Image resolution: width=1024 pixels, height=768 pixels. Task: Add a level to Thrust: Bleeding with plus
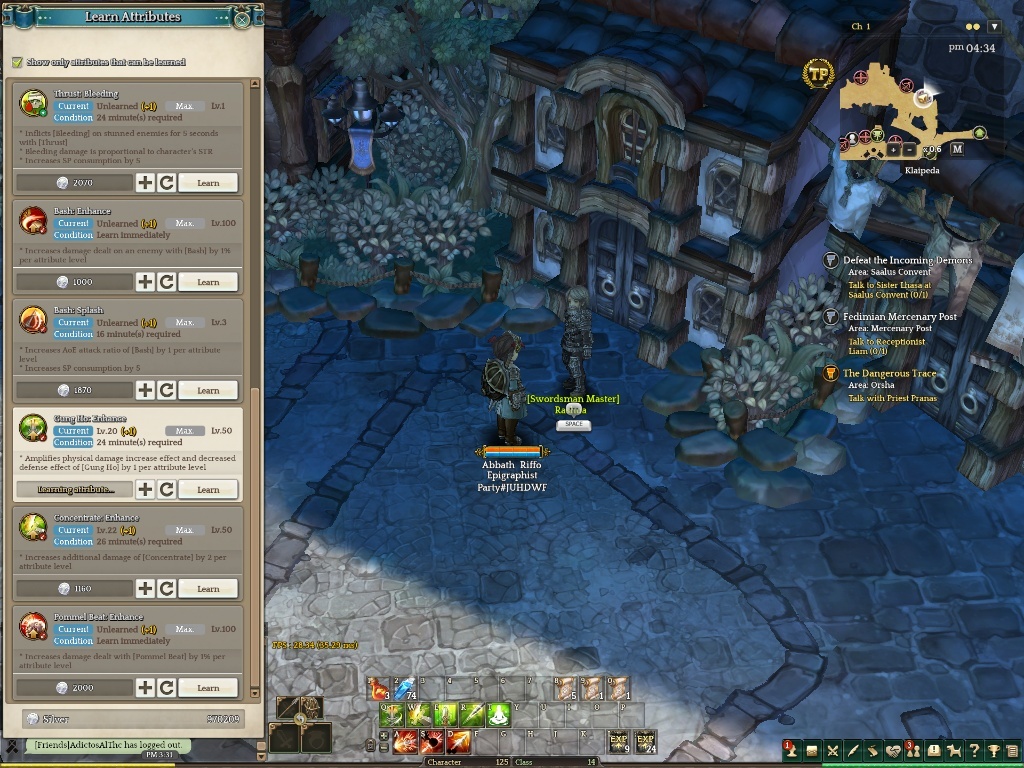pos(145,183)
